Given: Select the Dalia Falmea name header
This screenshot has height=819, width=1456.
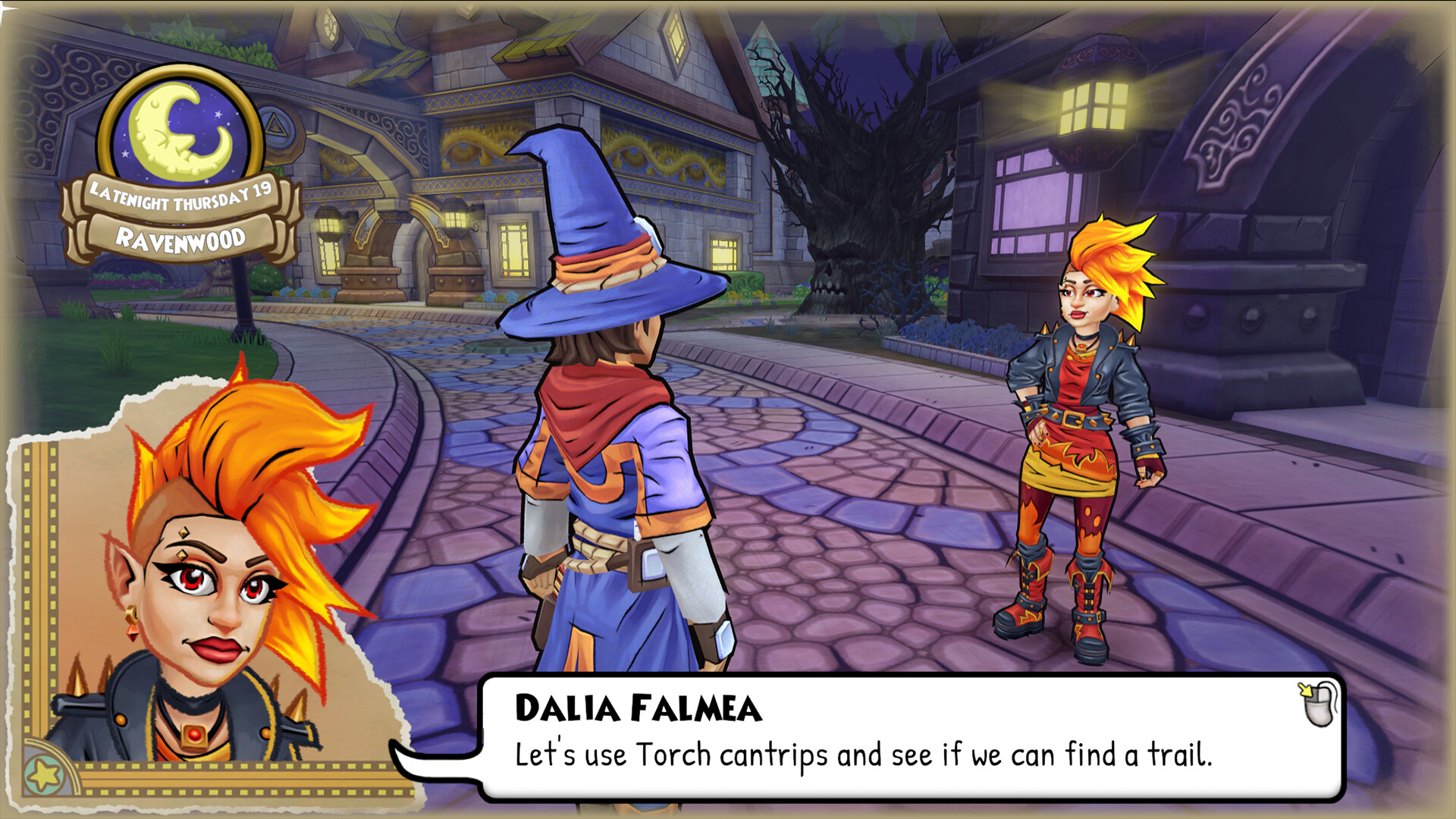Looking at the screenshot, I should 635,707.
